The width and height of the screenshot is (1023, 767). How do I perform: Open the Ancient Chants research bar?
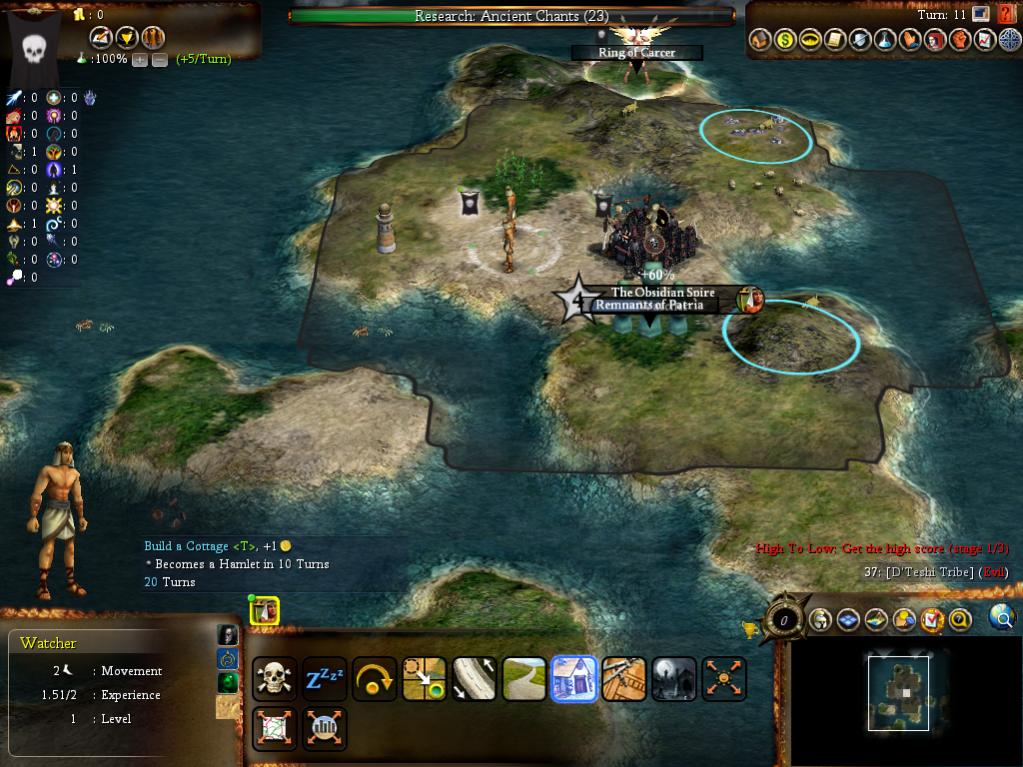point(511,16)
